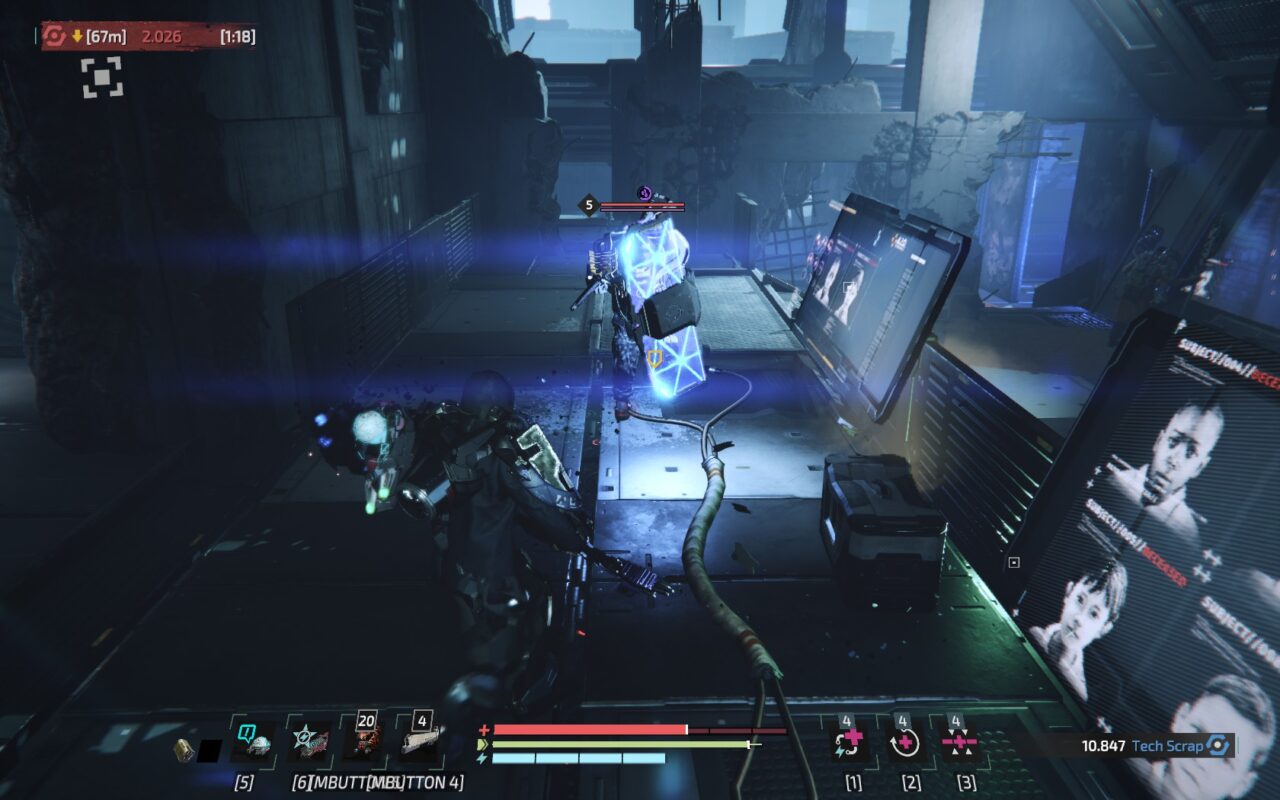Select the ammo slot showing 20
The image size is (1280, 800).
click(x=362, y=742)
